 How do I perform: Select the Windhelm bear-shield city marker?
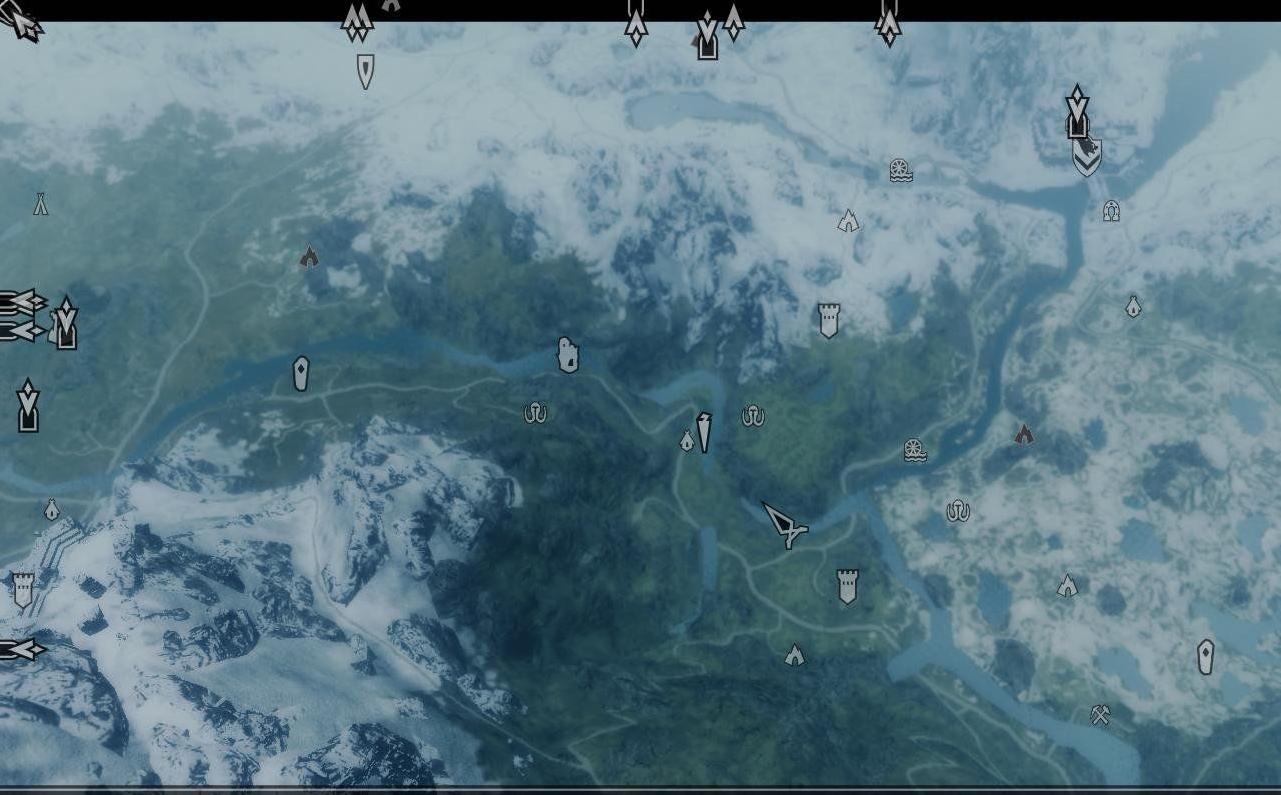[1087, 156]
